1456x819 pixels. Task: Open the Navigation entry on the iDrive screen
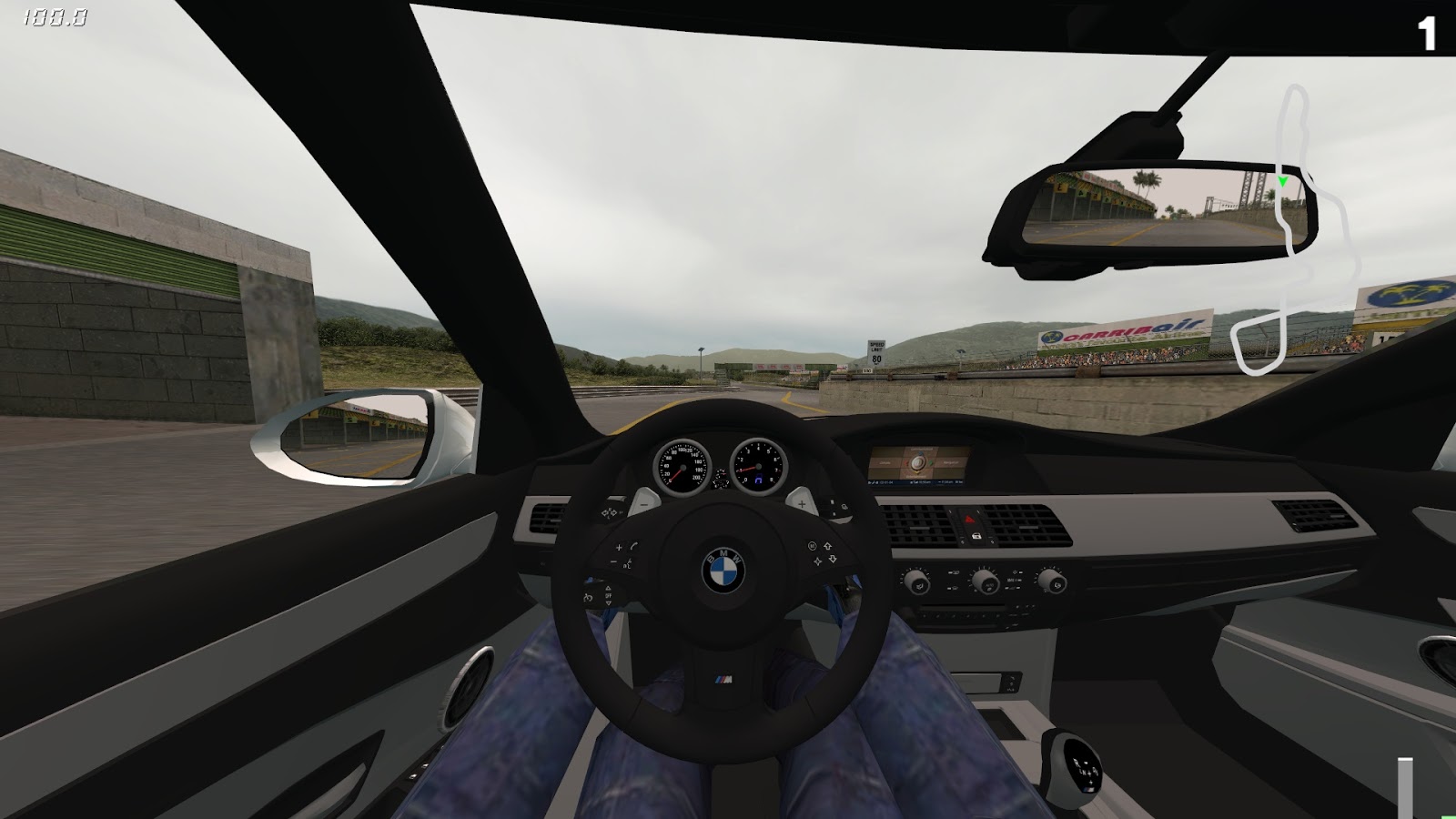(x=952, y=462)
